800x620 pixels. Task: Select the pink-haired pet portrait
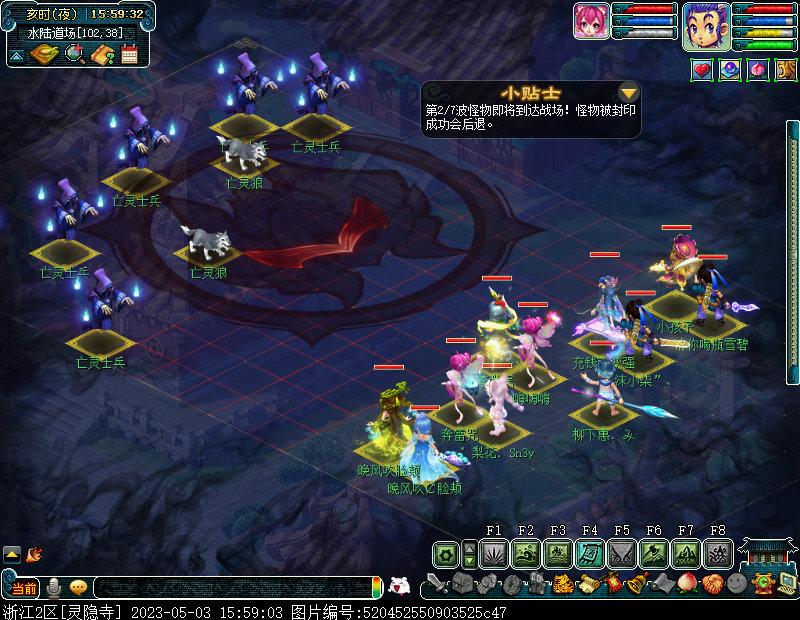coord(591,21)
